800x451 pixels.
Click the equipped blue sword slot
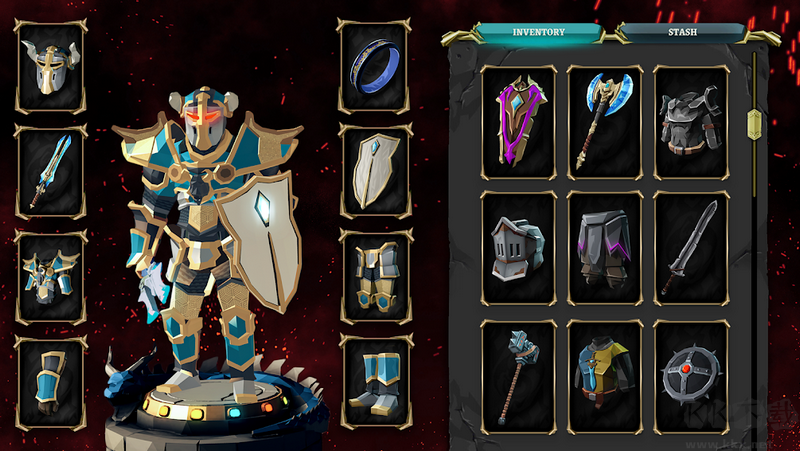click(51, 169)
